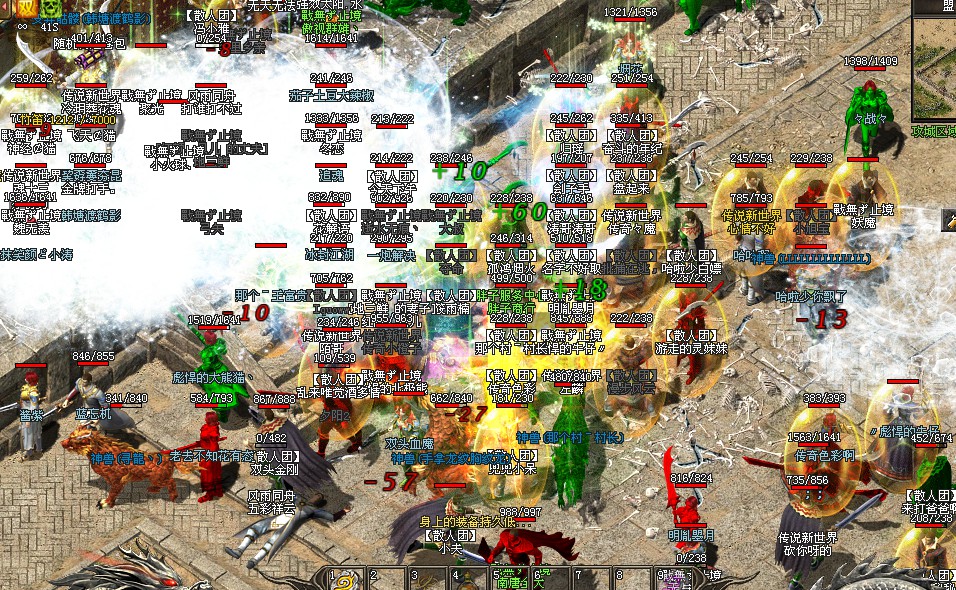The width and height of the screenshot is (956, 590).
Task: Use the potion bottle in hotbar slot 4
Action: [467, 579]
